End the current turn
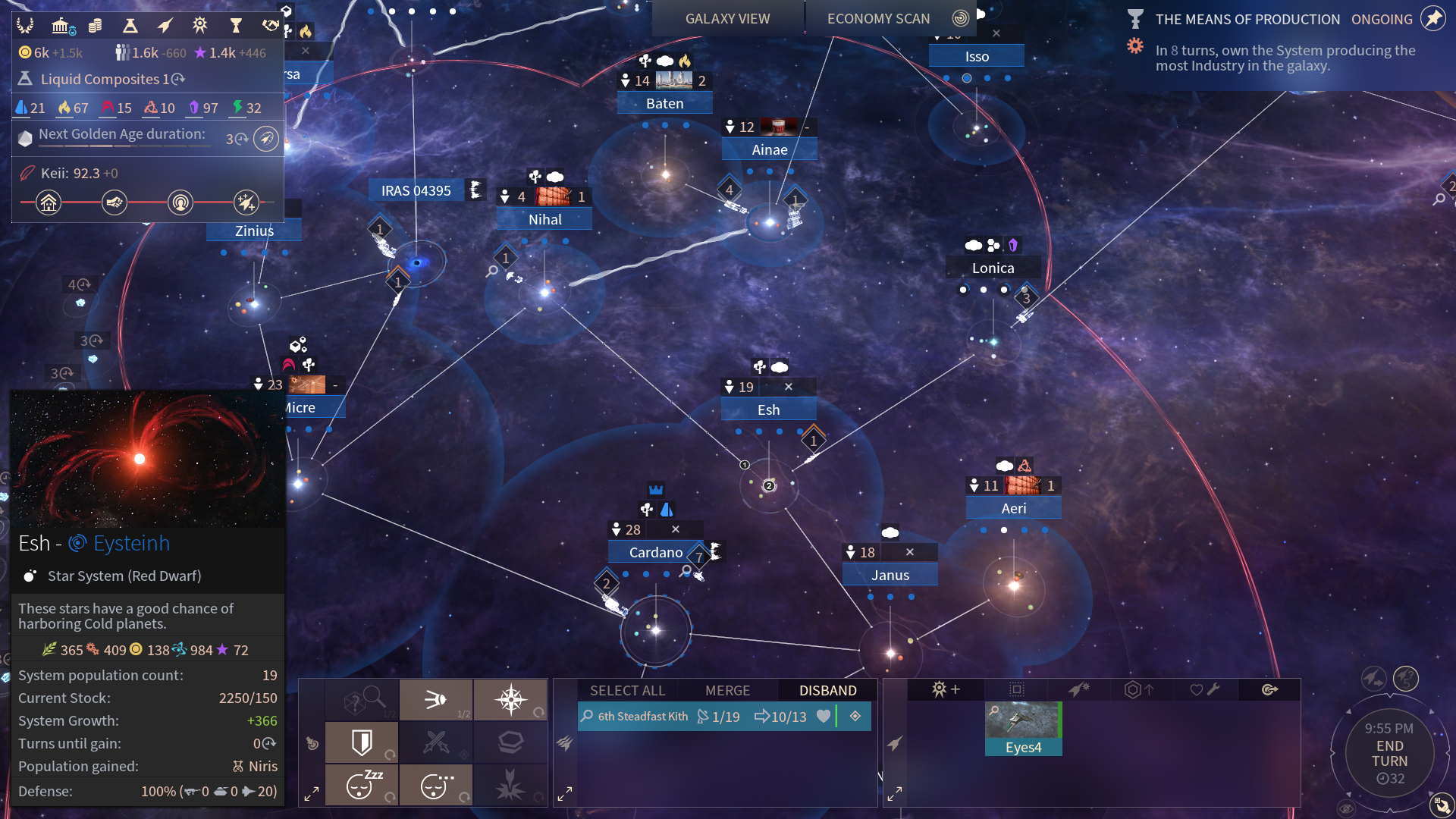 [x=1389, y=754]
